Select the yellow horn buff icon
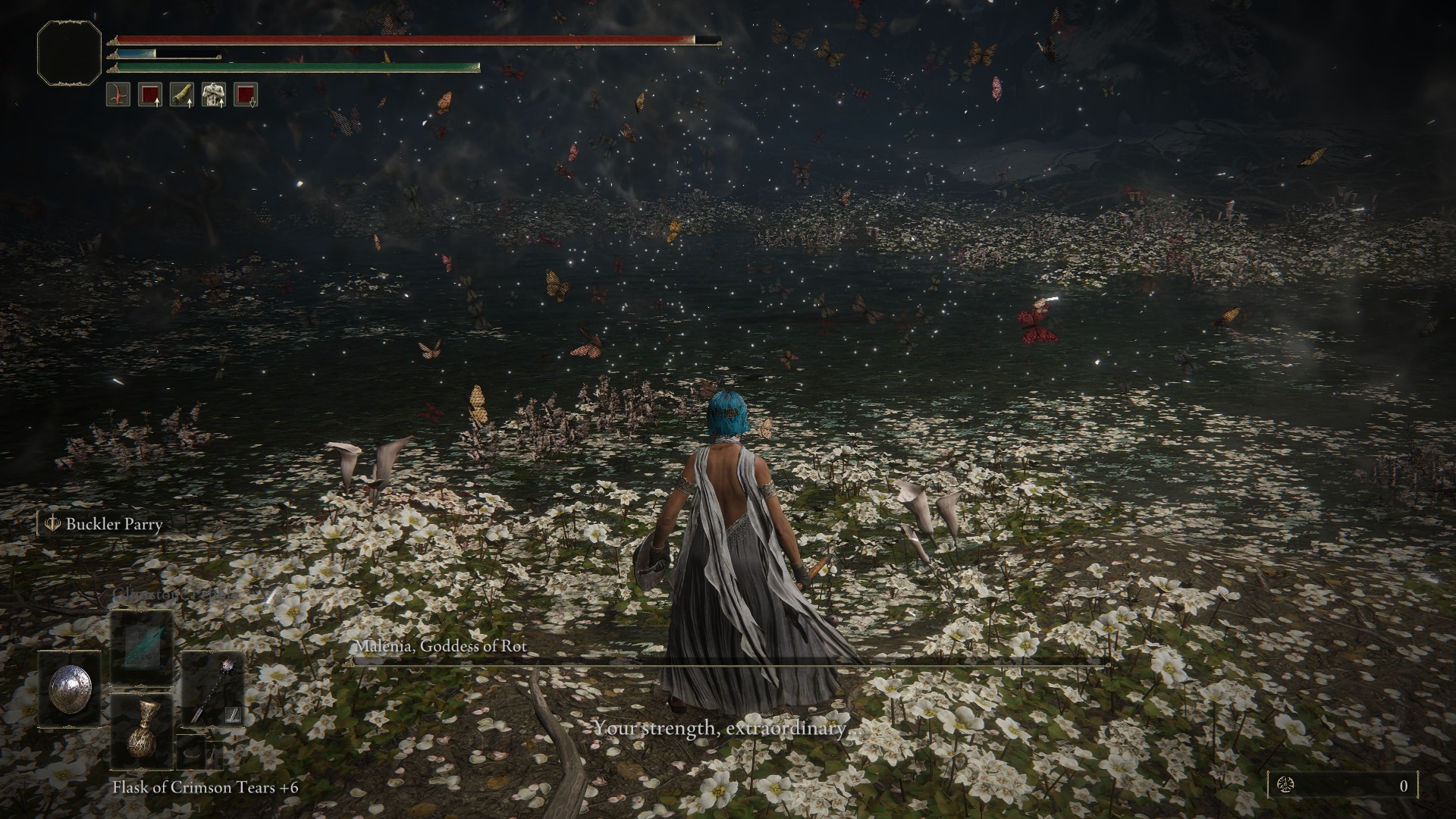The height and width of the screenshot is (819, 1456). tap(182, 95)
